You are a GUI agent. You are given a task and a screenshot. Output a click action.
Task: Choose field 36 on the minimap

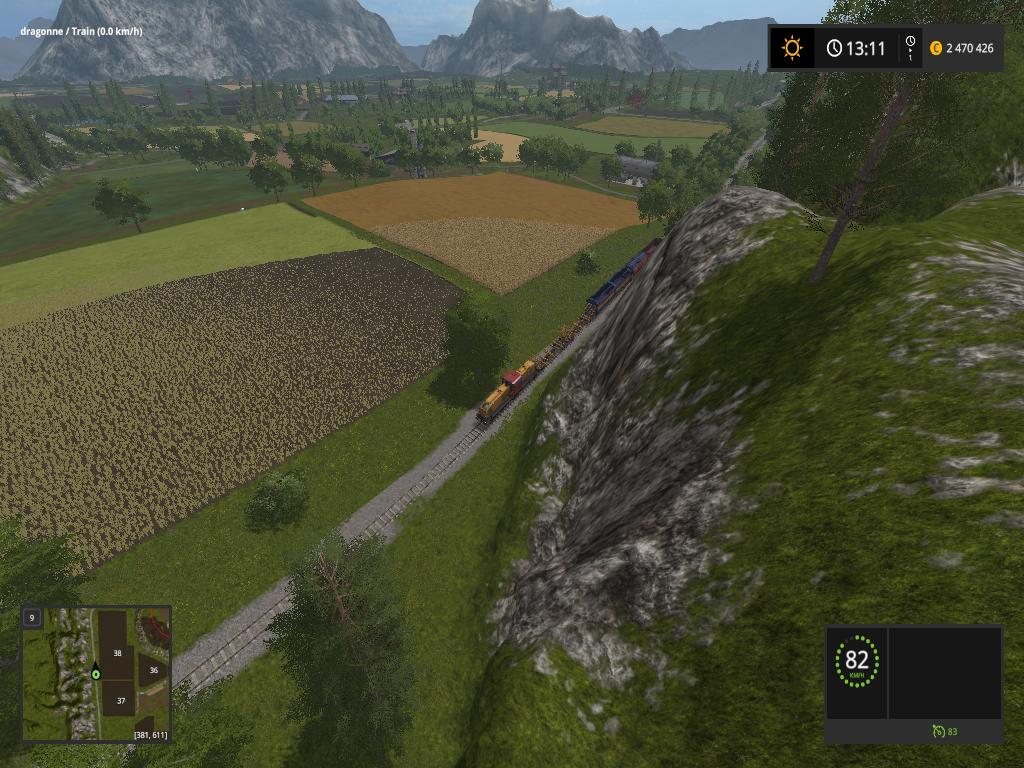tap(154, 670)
